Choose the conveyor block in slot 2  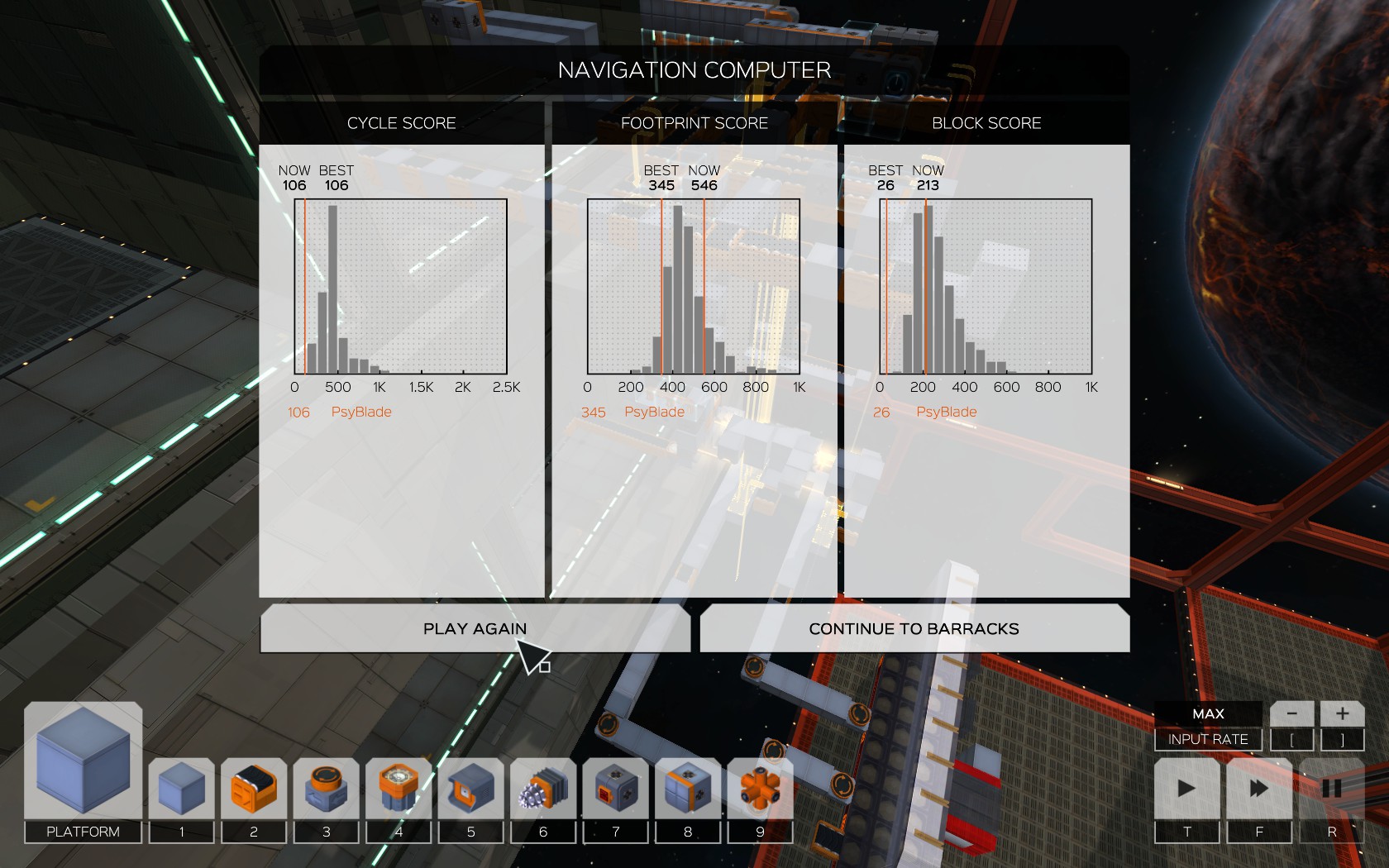click(254, 789)
